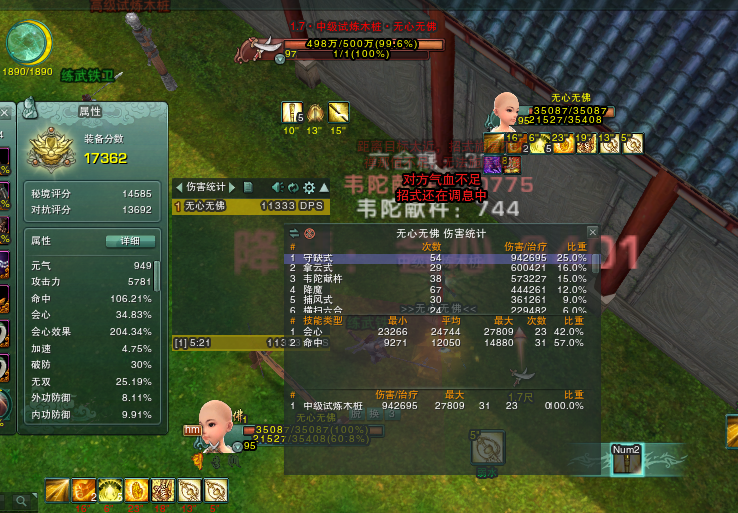Collapse the damage meter with the up triangle
This screenshot has width=738, height=513.
pos(325,187)
